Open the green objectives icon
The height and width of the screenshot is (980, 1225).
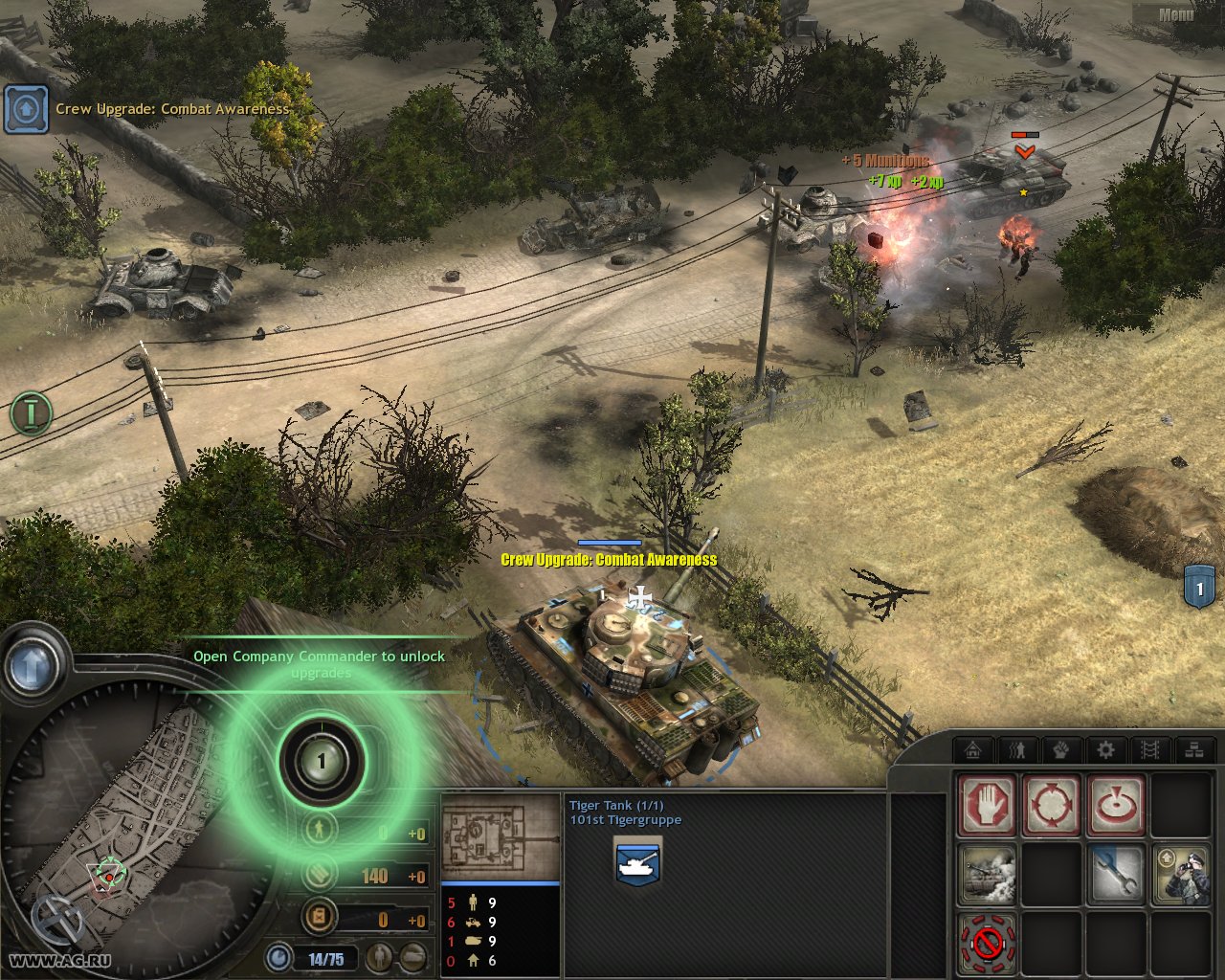pos(31,412)
